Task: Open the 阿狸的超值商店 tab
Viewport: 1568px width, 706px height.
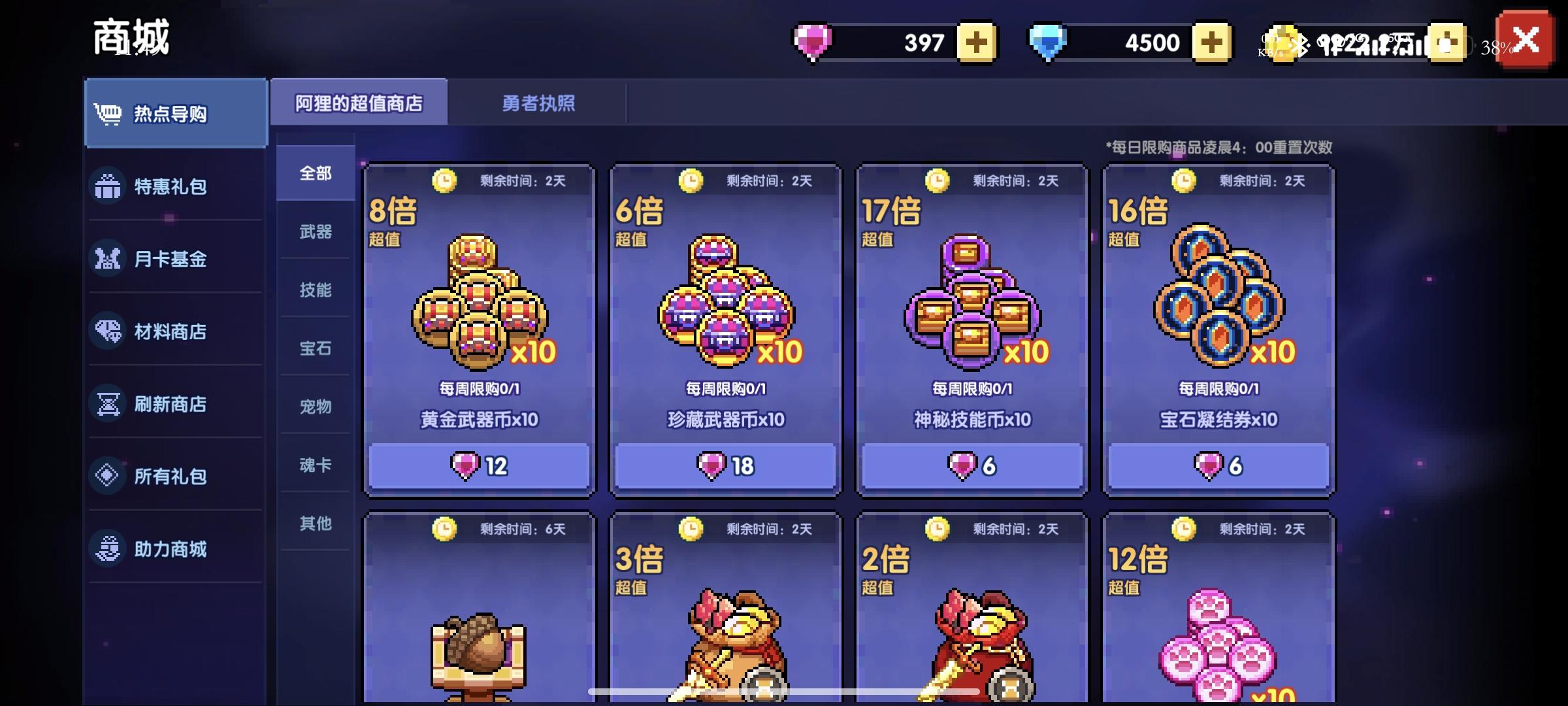Action: pos(361,102)
